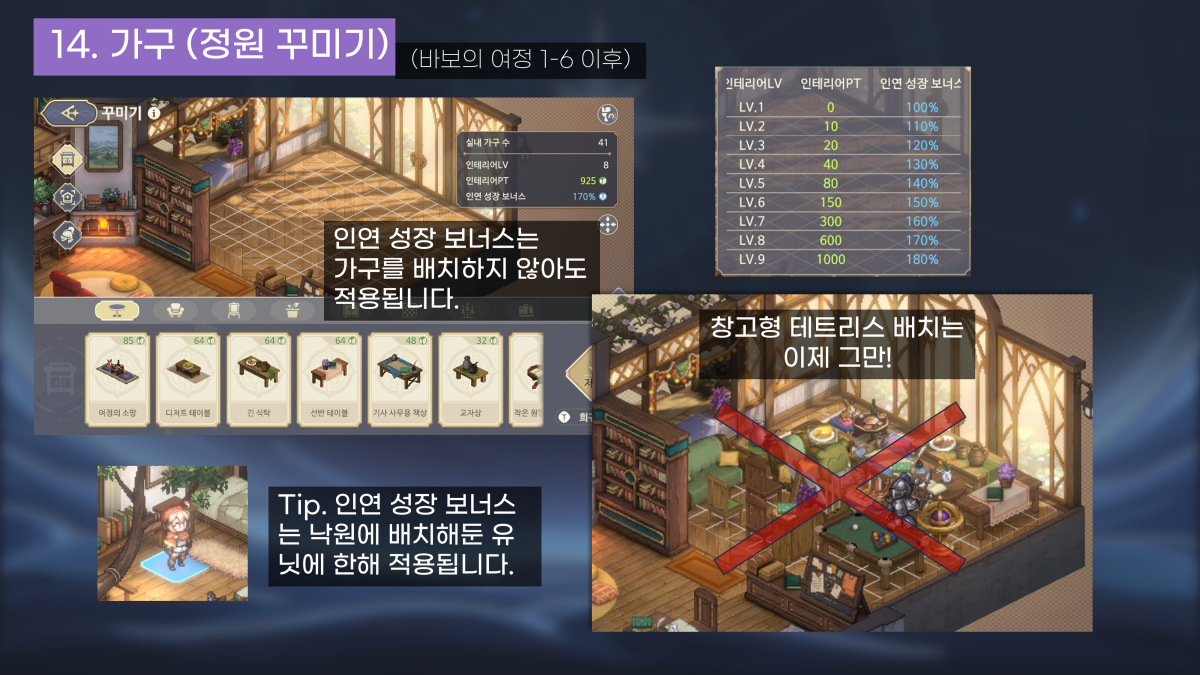The width and height of the screenshot is (1200, 675).
Task: Switch to the sofa furniture category tab
Action: 175,310
